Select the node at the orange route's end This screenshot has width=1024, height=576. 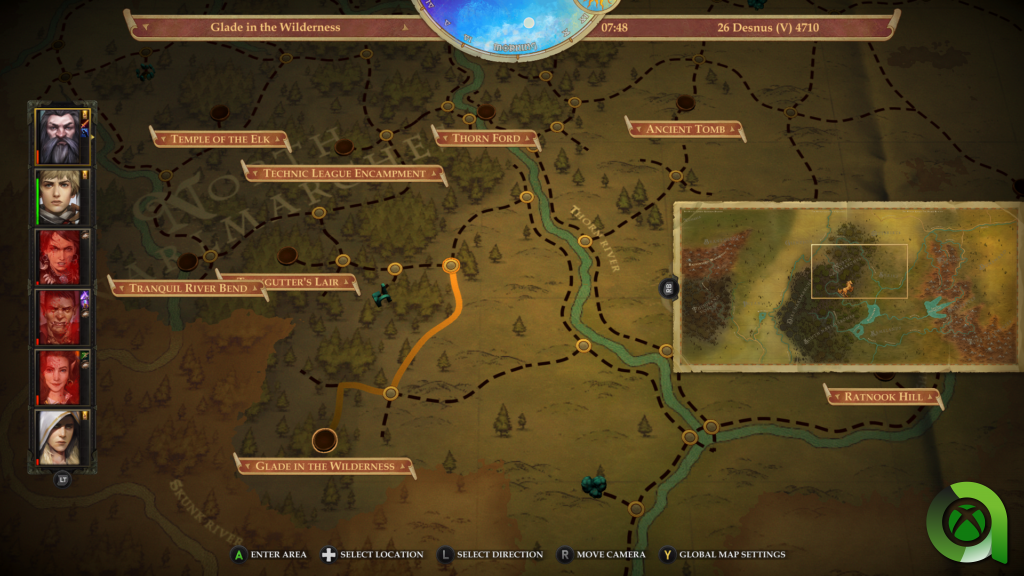pos(451,266)
